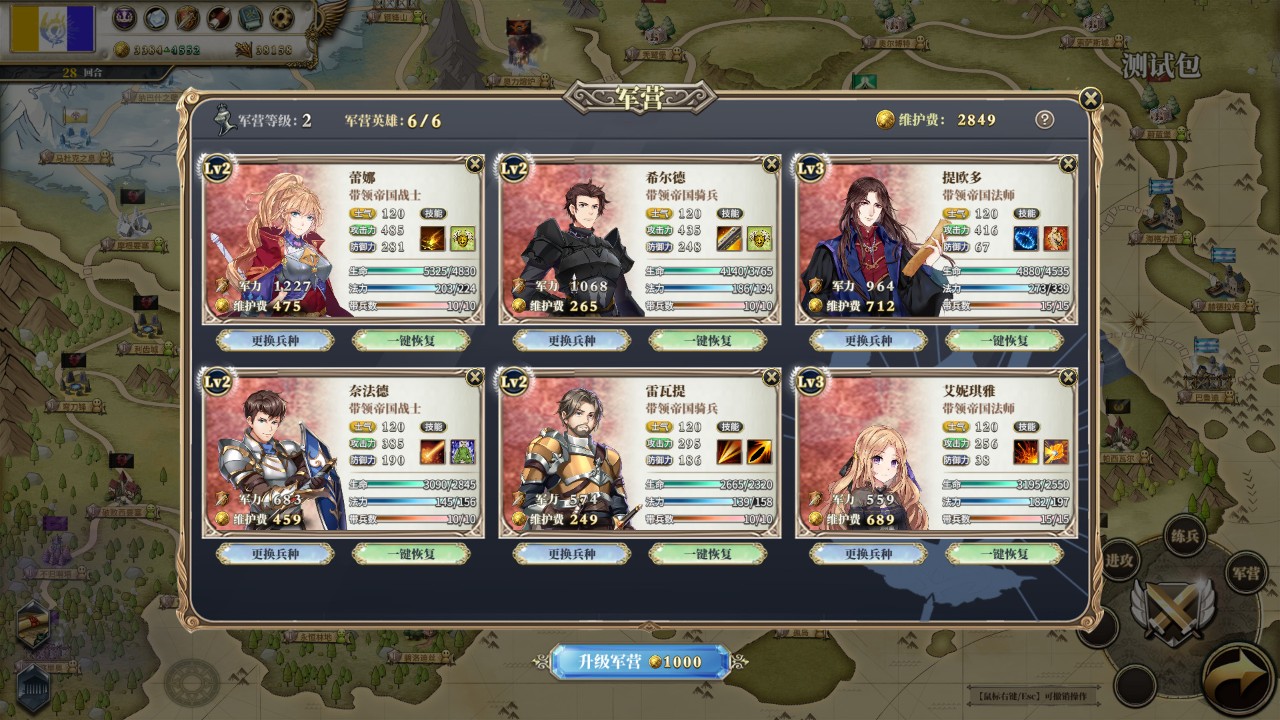This screenshot has height=720, width=1280.
Task: Change troop type for hero 奈法德
Action: coord(276,553)
